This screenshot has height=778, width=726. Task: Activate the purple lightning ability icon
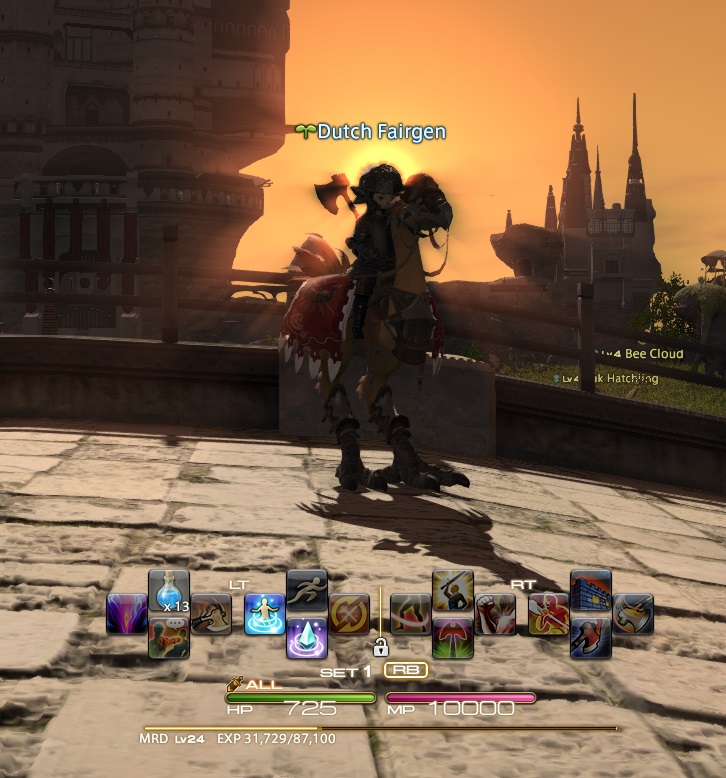point(127,614)
